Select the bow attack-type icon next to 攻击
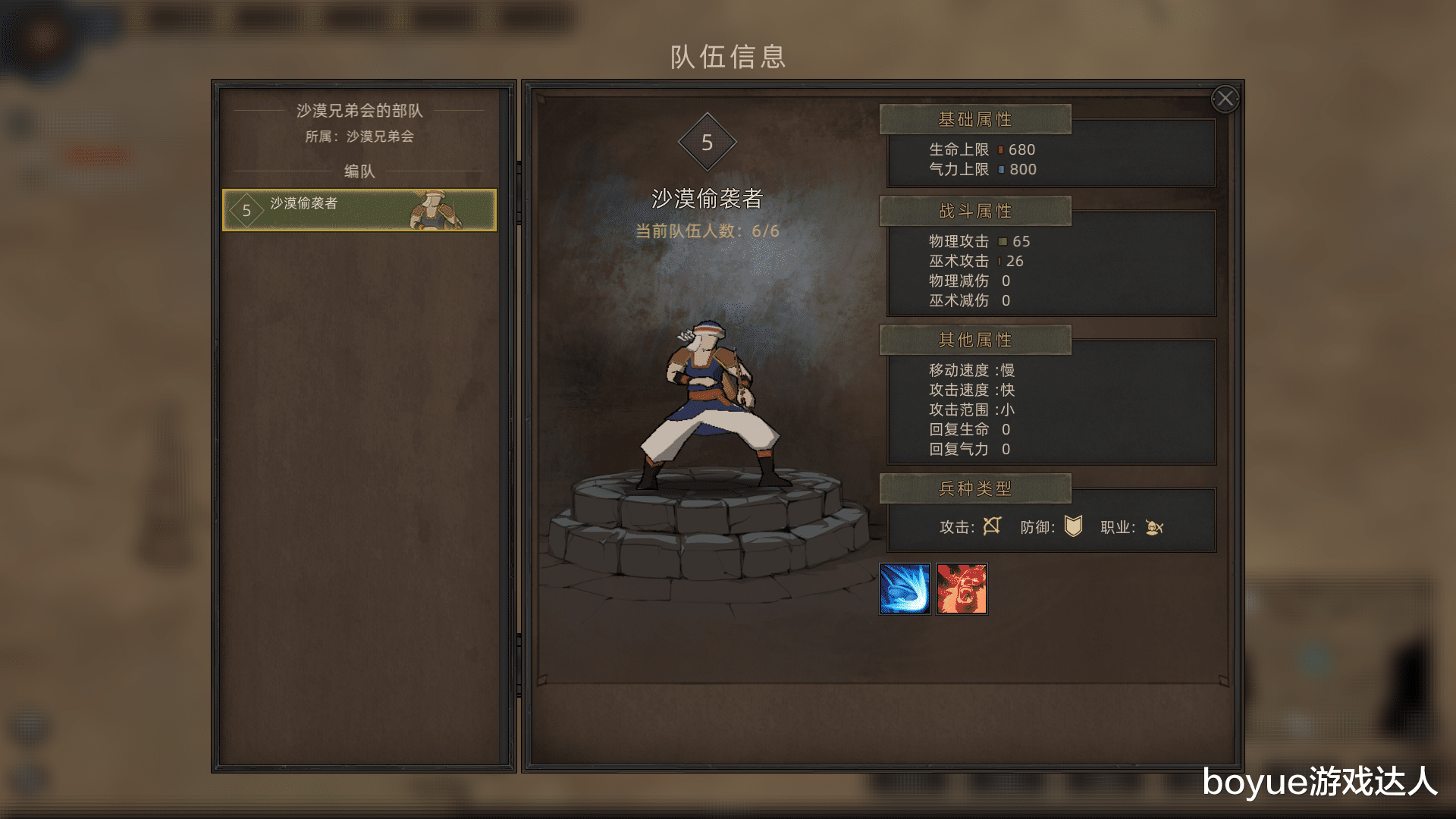The width and height of the screenshot is (1456, 819). click(993, 526)
